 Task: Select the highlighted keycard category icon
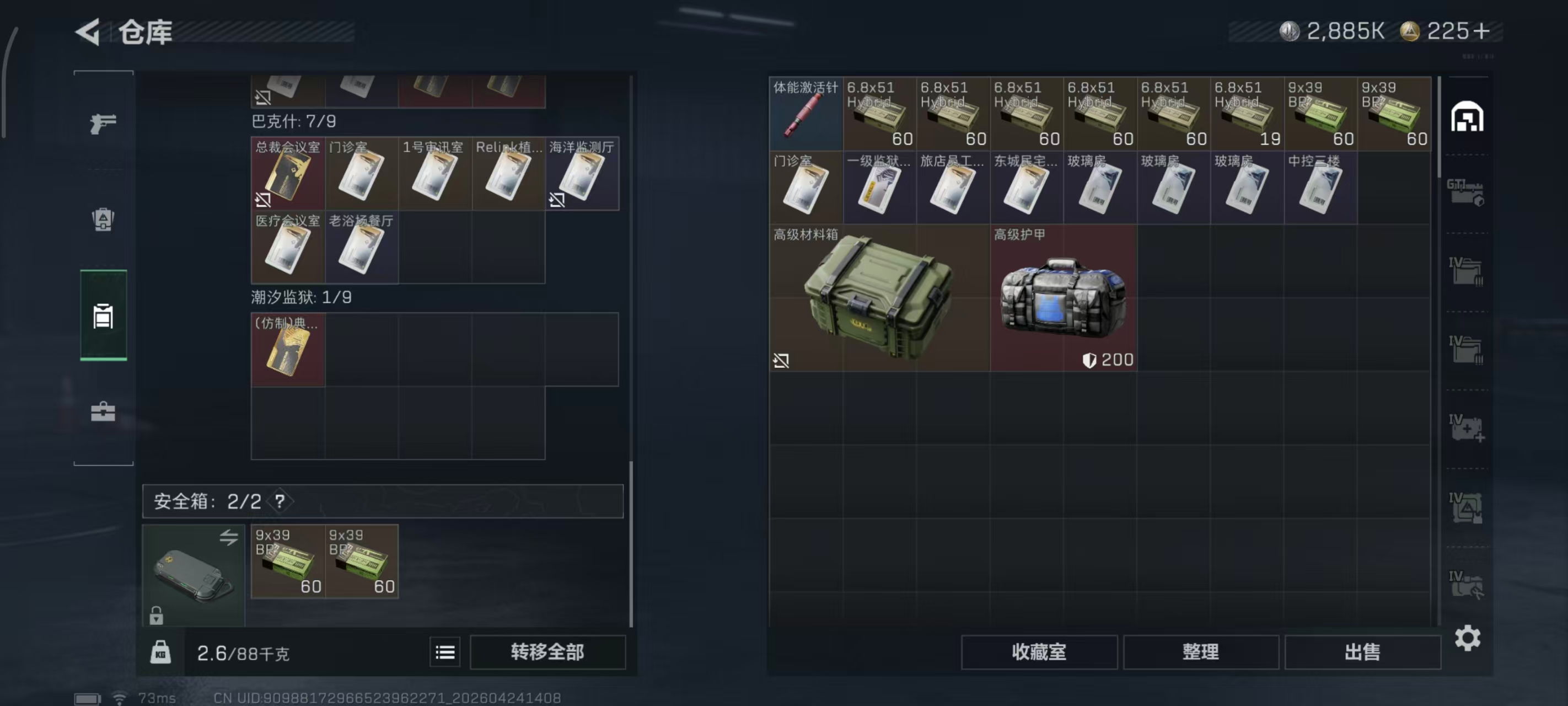pyautogui.click(x=104, y=317)
